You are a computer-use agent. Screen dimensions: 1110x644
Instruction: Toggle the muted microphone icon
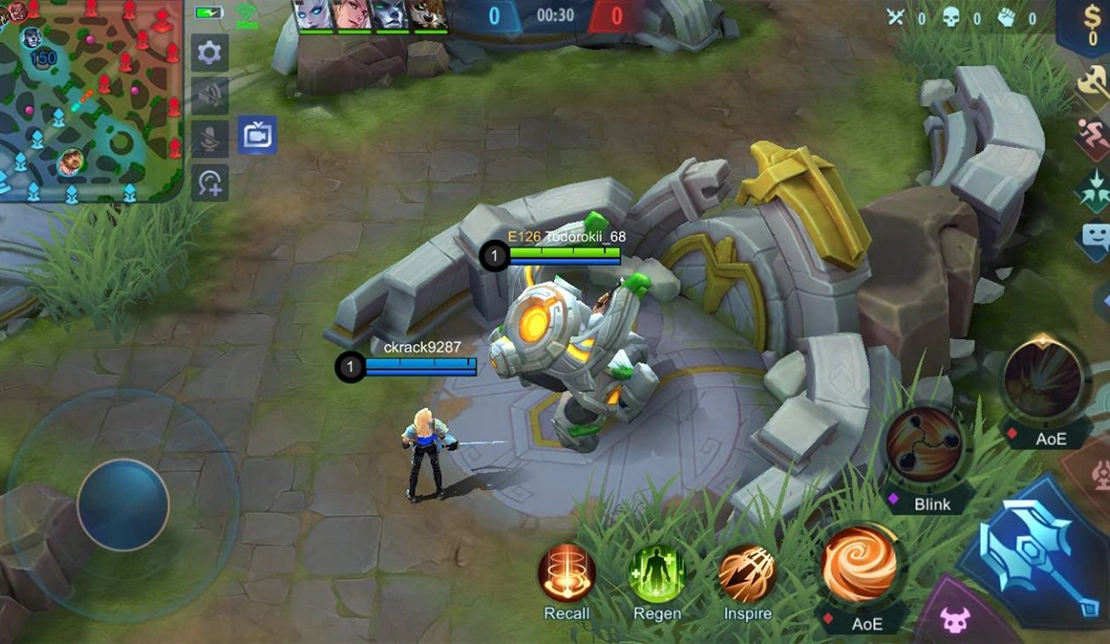pos(210,139)
